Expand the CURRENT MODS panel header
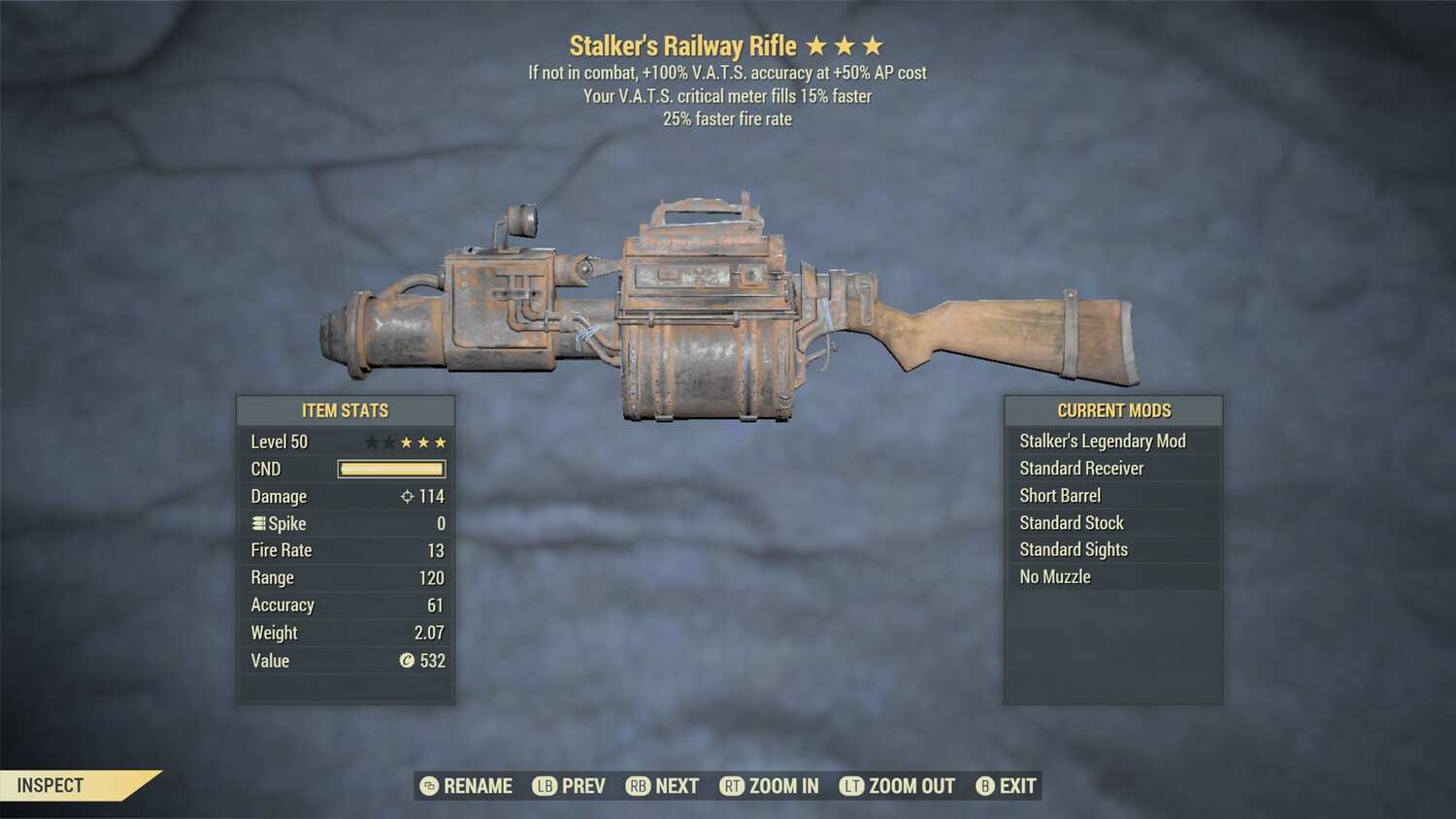 click(1112, 410)
